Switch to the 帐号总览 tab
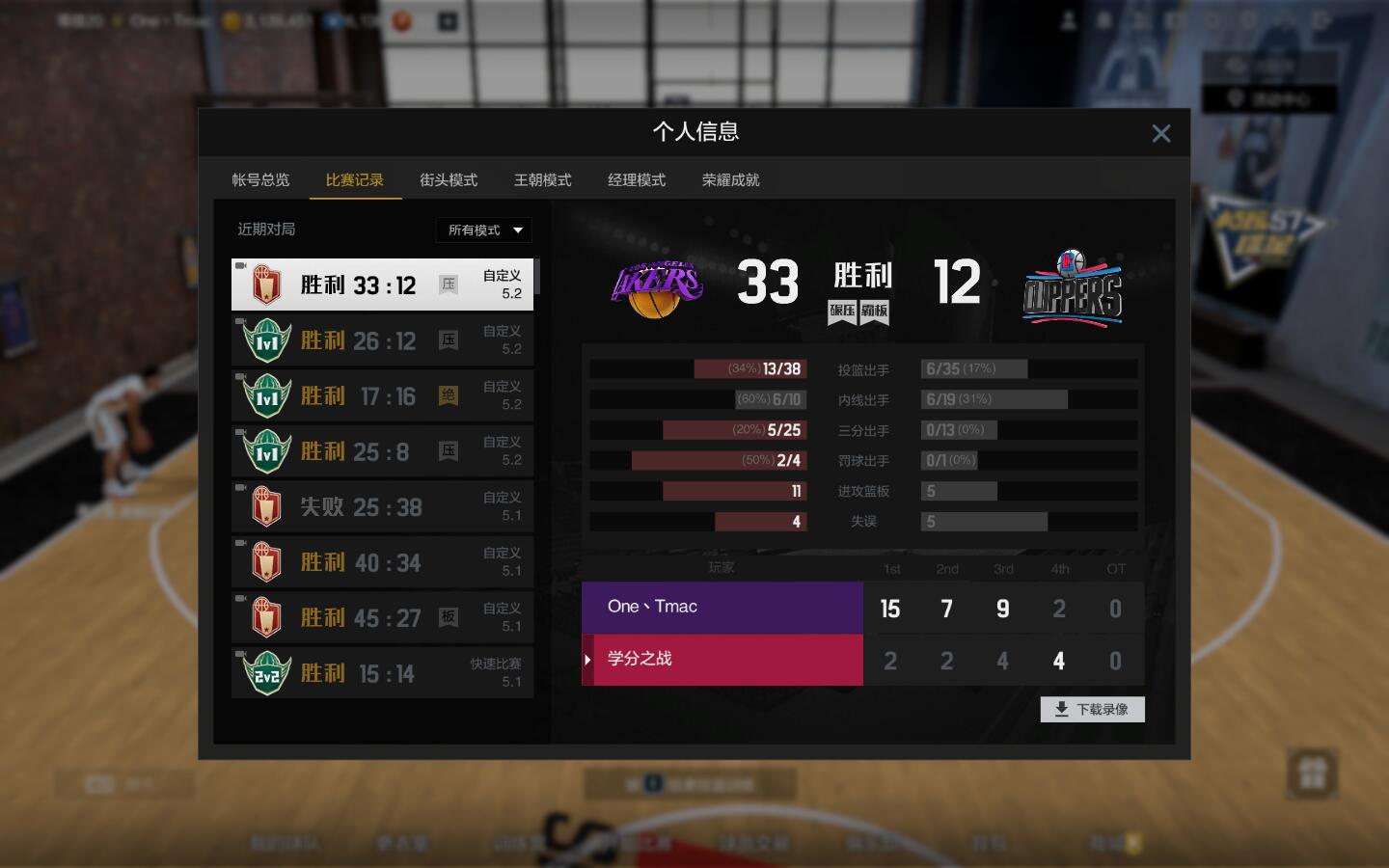 coord(260,180)
